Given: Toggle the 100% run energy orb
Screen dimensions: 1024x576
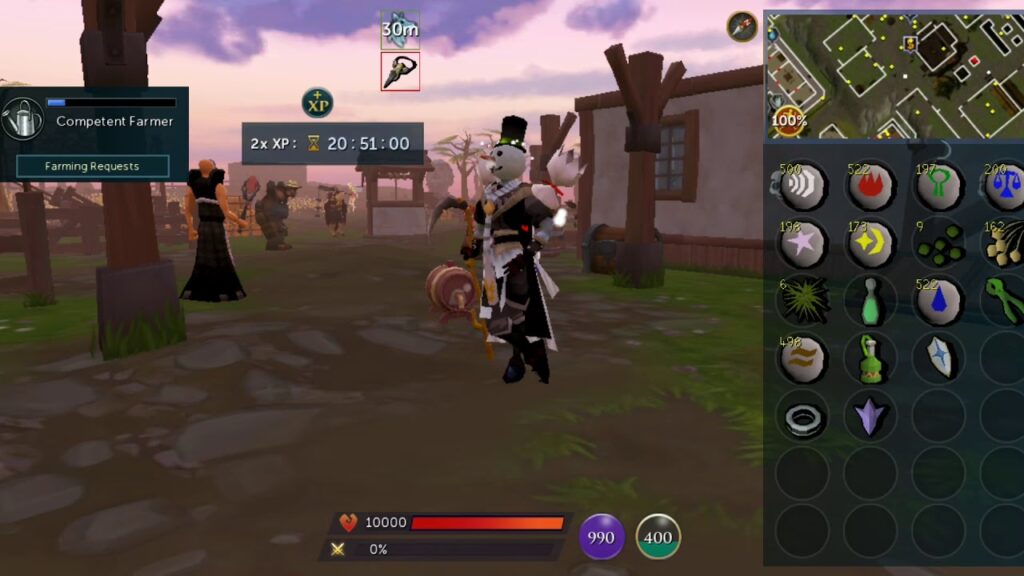Looking at the screenshot, I should (788, 121).
